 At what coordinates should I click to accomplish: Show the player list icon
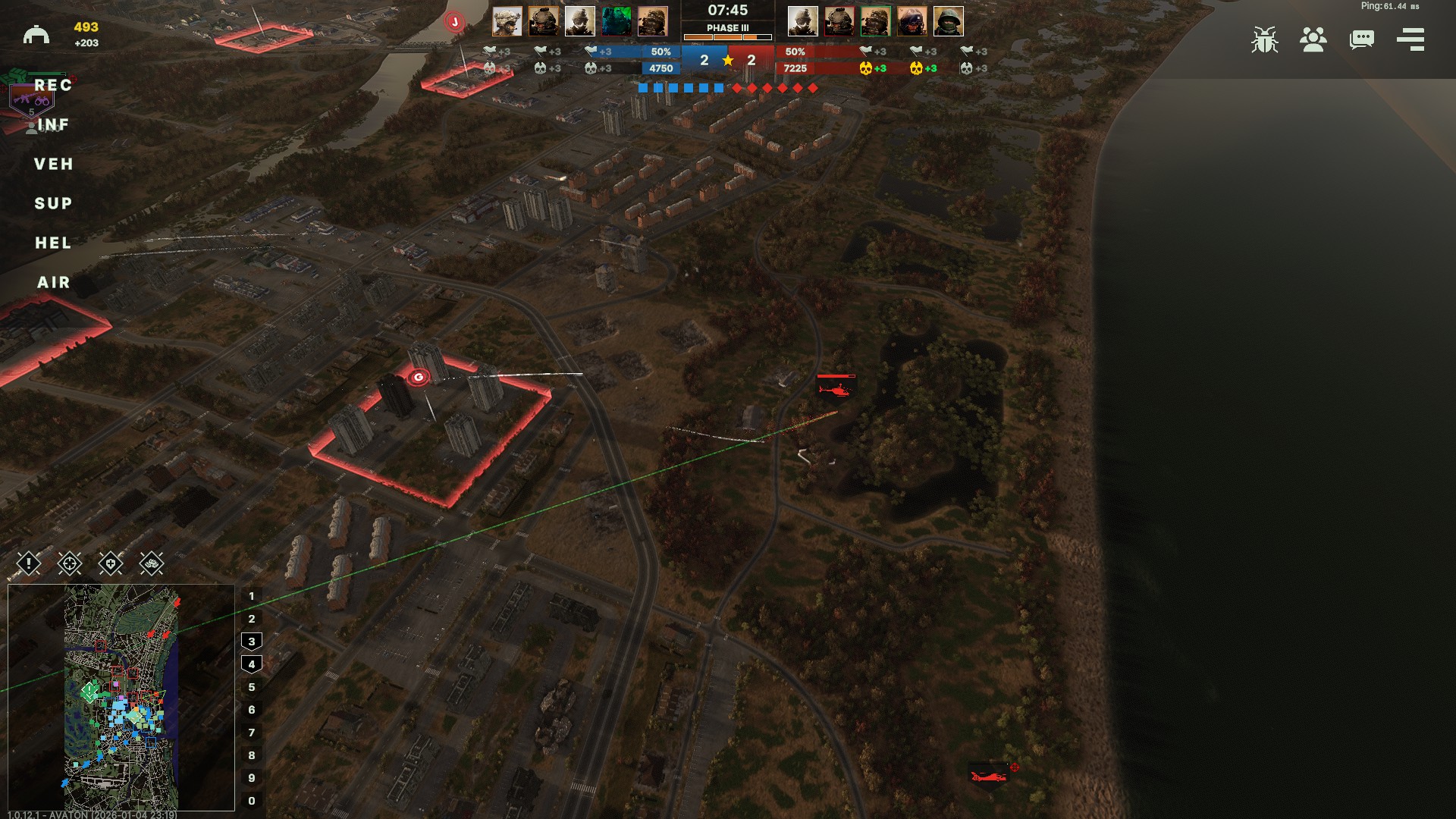[1313, 39]
